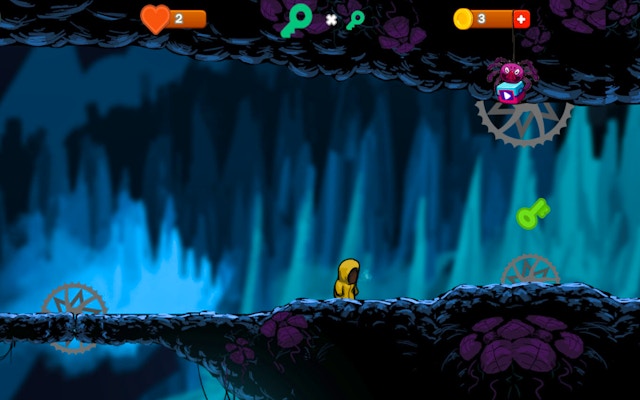Click the red plus button beside coins
Screen dimensions: 640x400
coord(521,19)
